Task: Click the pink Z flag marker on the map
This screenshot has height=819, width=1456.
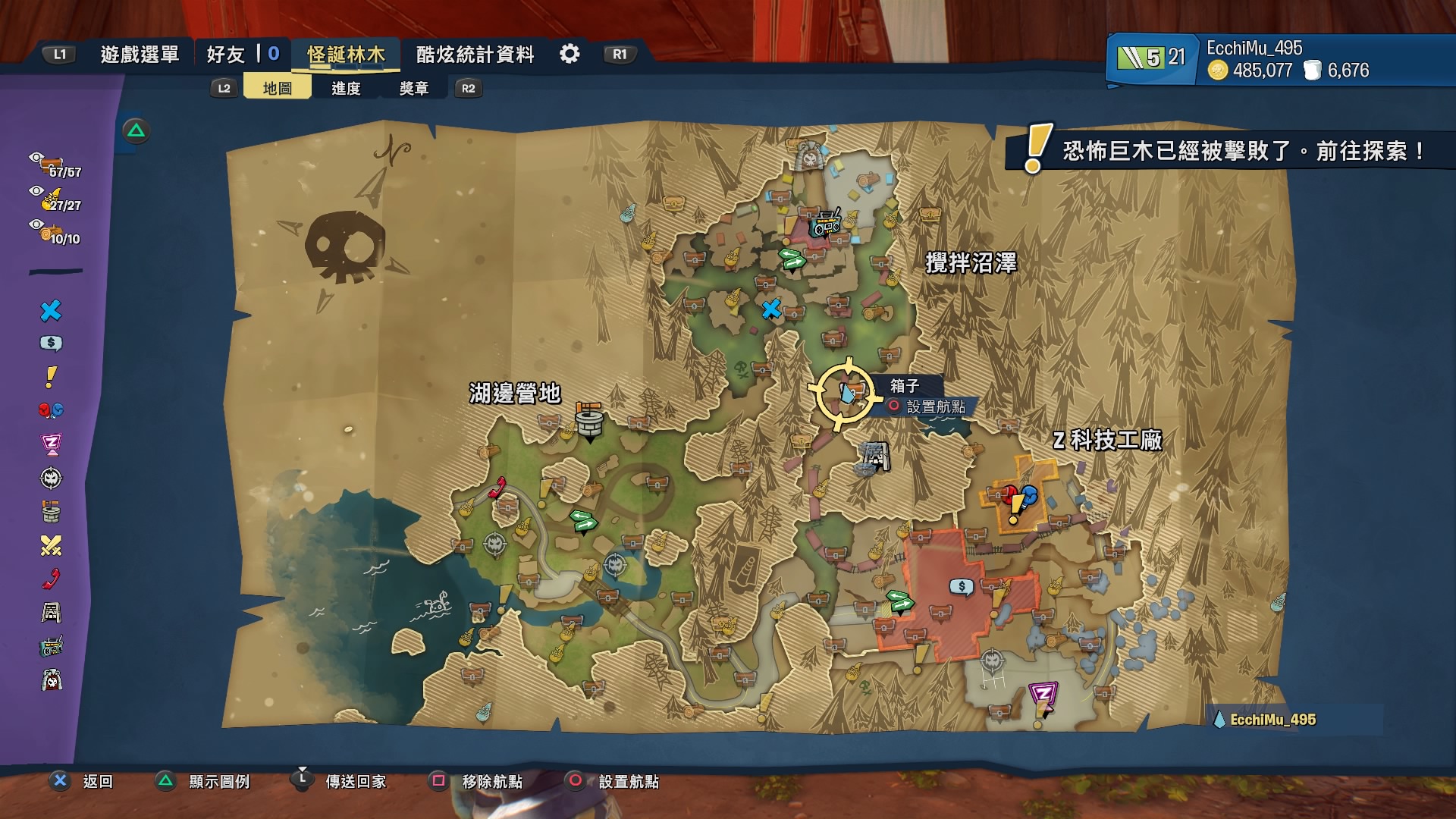Action: tap(1043, 695)
